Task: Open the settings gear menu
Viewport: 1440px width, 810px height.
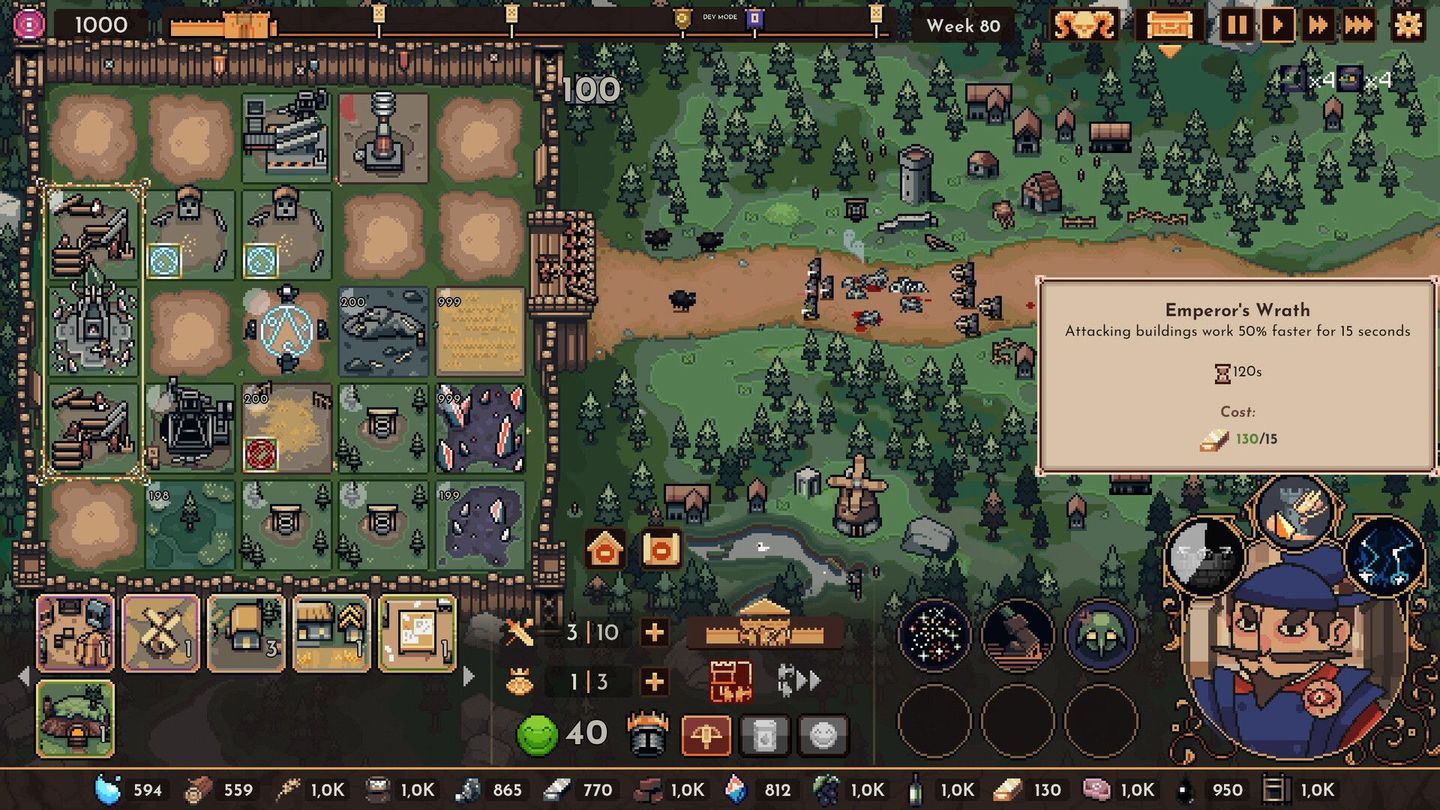Action: (x=1407, y=26)
